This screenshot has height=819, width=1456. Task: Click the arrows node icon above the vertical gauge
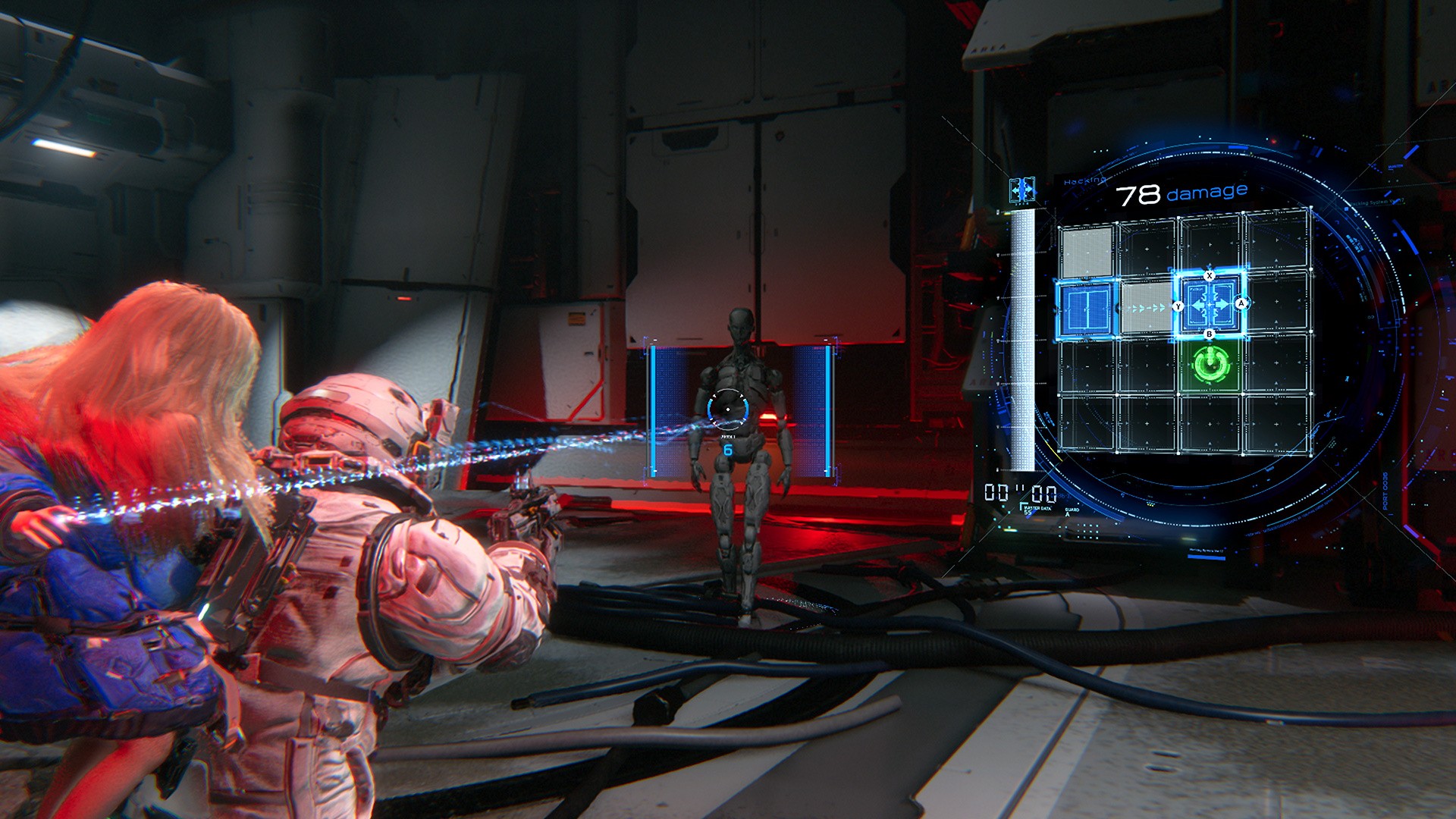[1022, 190]
